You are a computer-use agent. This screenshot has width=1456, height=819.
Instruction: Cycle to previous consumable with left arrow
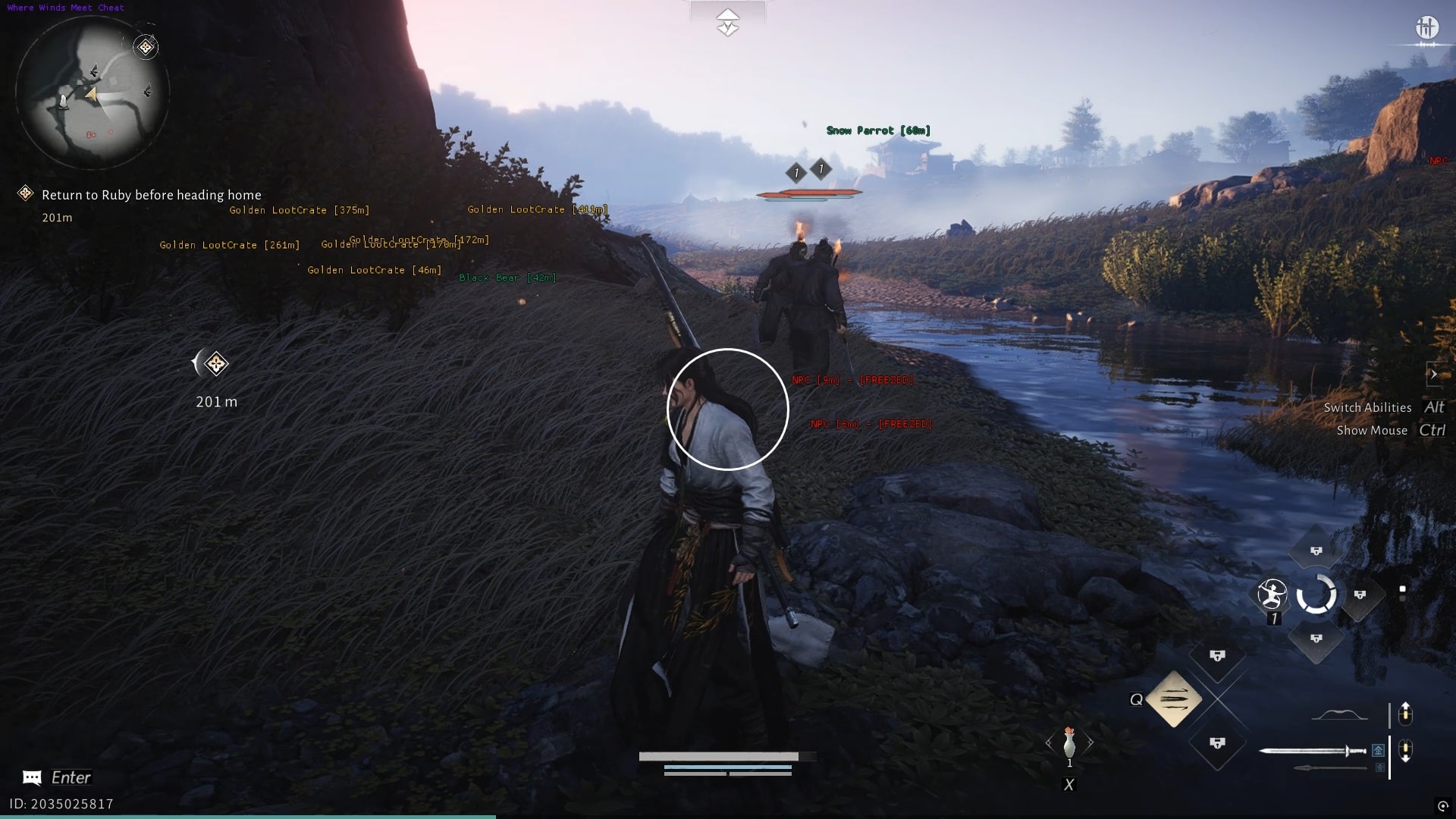pos(1048,742)
